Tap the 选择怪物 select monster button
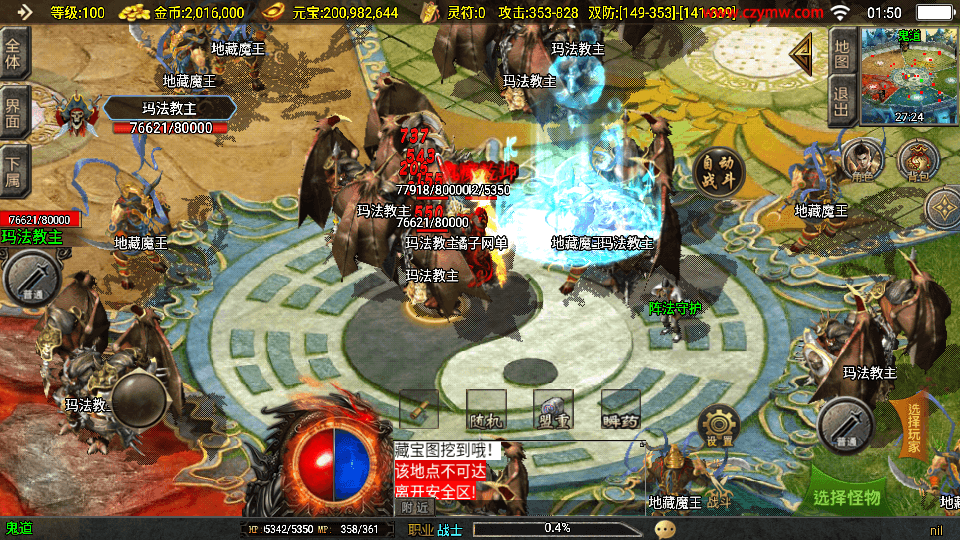Image resolution: width=960 pixels, height=540 pixels. (x=847, y=496)
